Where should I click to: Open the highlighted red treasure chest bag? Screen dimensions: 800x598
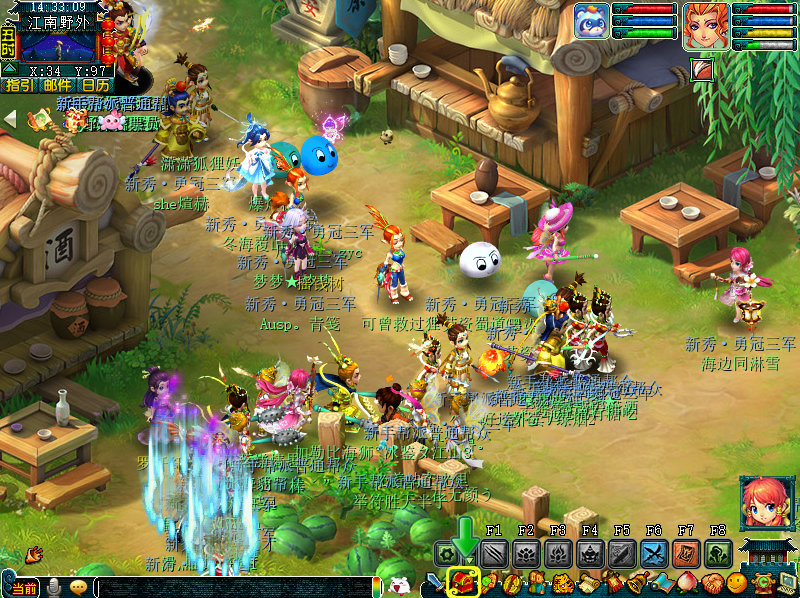click(x=463, y=582)
